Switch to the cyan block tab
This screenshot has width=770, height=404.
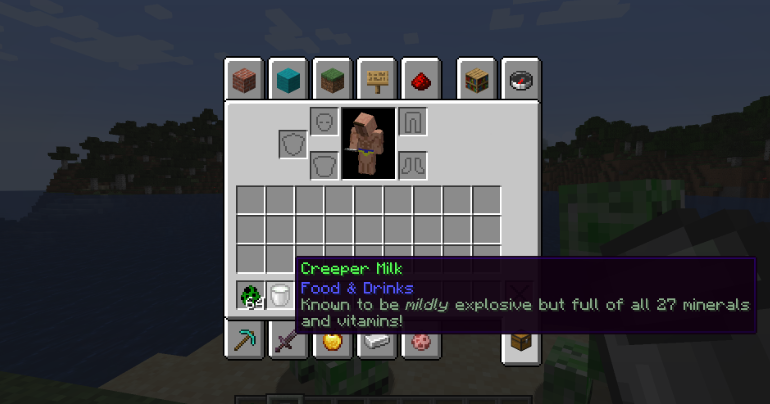pos(287,79)
